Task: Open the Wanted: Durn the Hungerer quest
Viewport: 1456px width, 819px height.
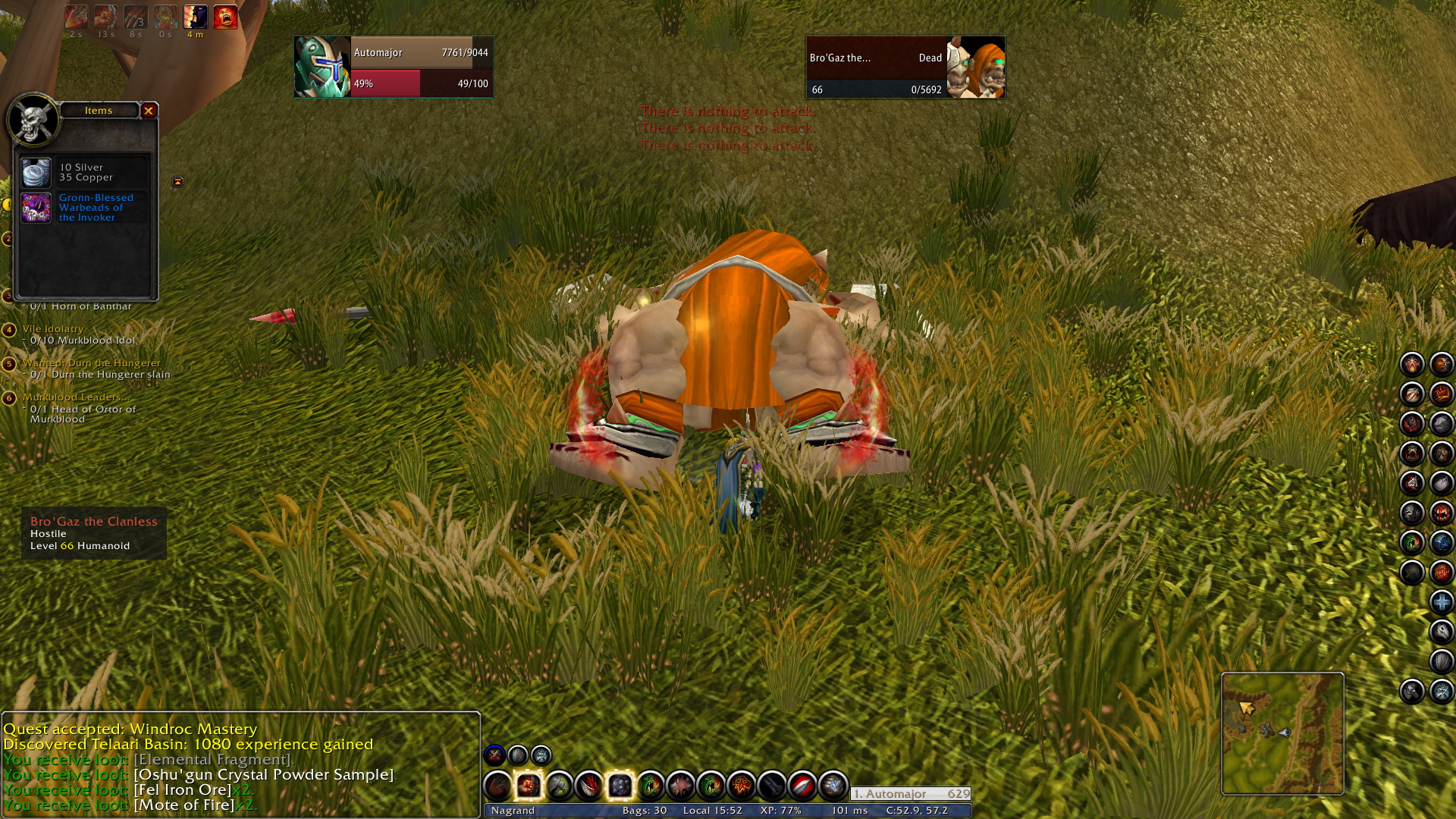Action: coord(91,363)
